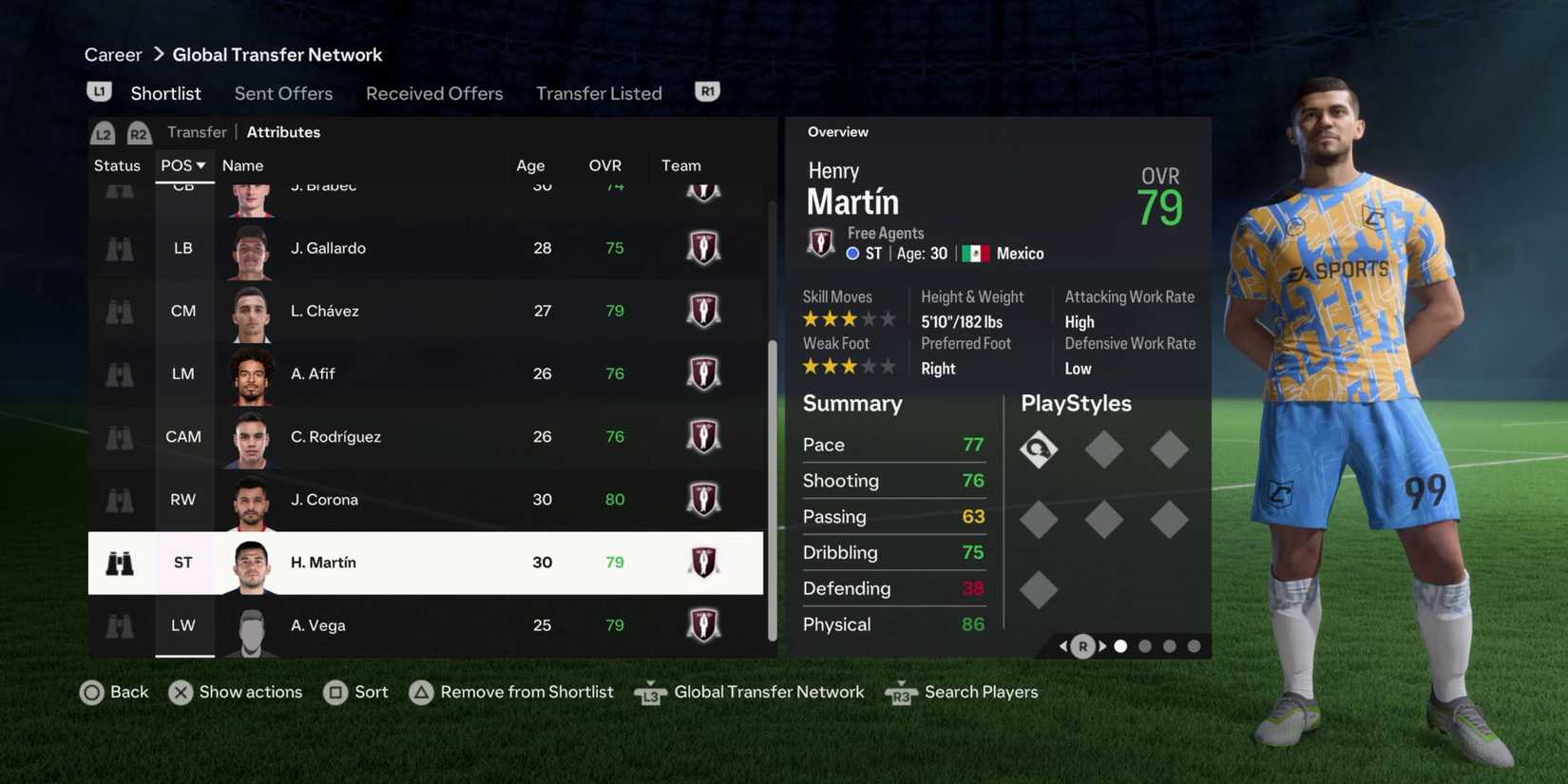
Task: Click the L3 stick icon beside Global Transfer Network
Action: coord(650,695)
